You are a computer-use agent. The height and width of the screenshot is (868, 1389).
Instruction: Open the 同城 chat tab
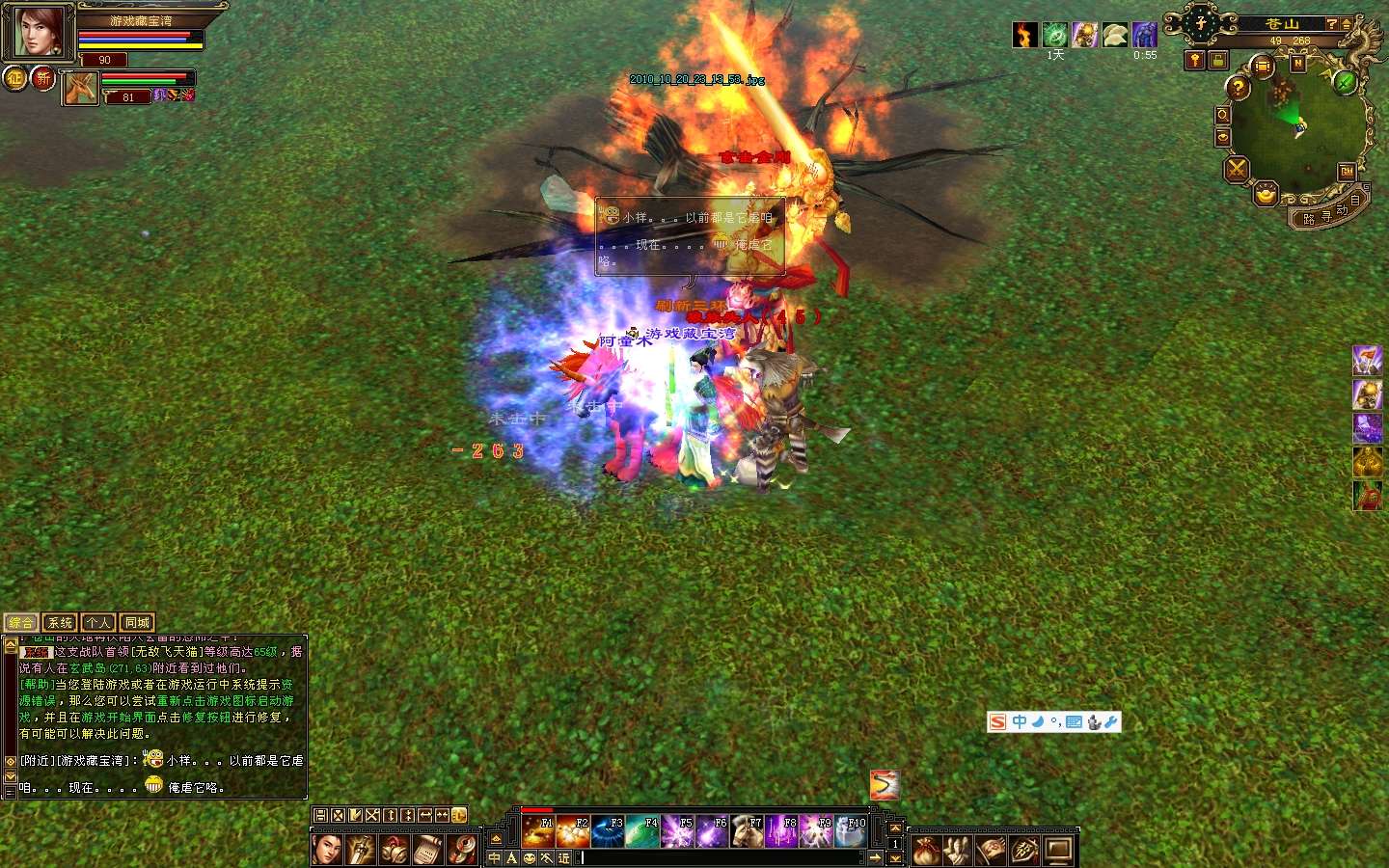click(137, 623)
